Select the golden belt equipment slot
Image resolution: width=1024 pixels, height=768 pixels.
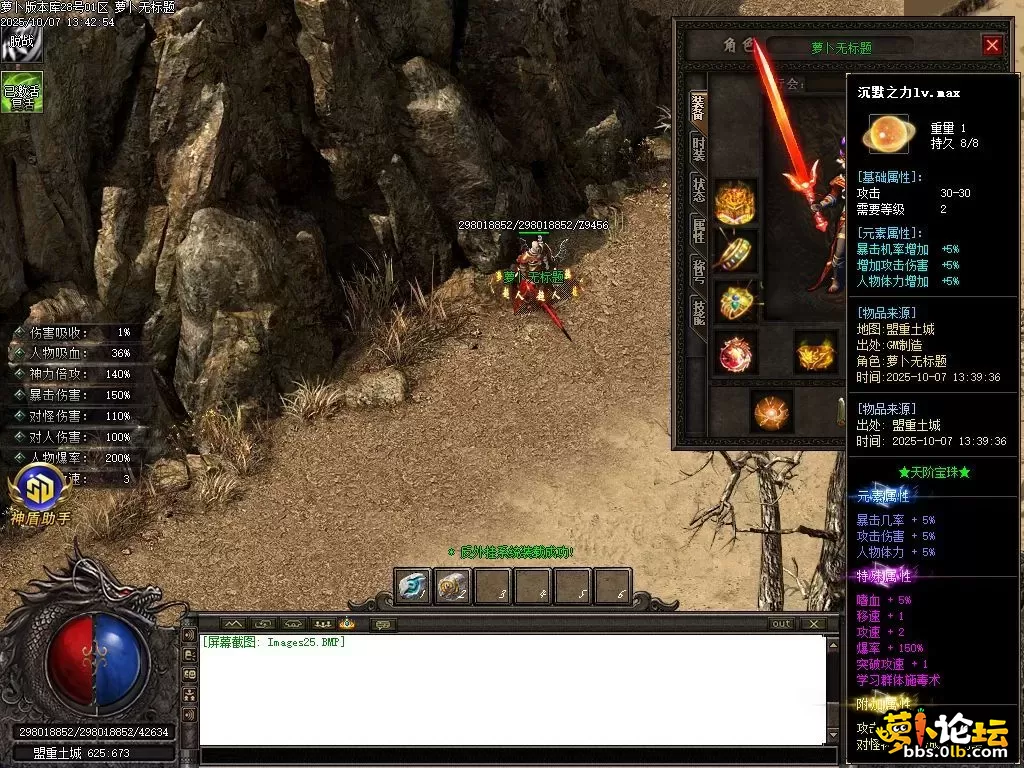[816, 354]
